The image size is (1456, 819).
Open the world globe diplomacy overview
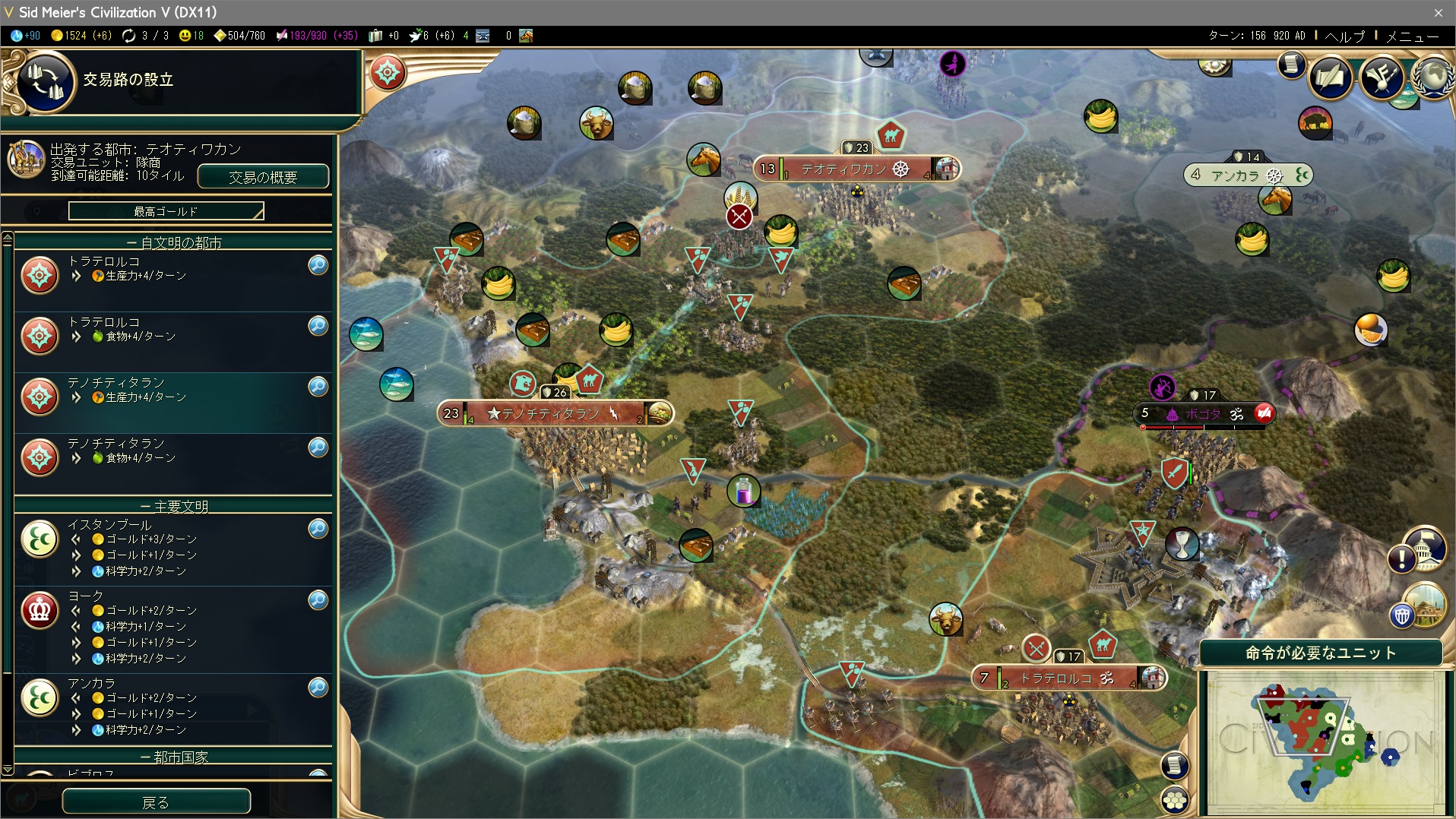point(1433,76)
